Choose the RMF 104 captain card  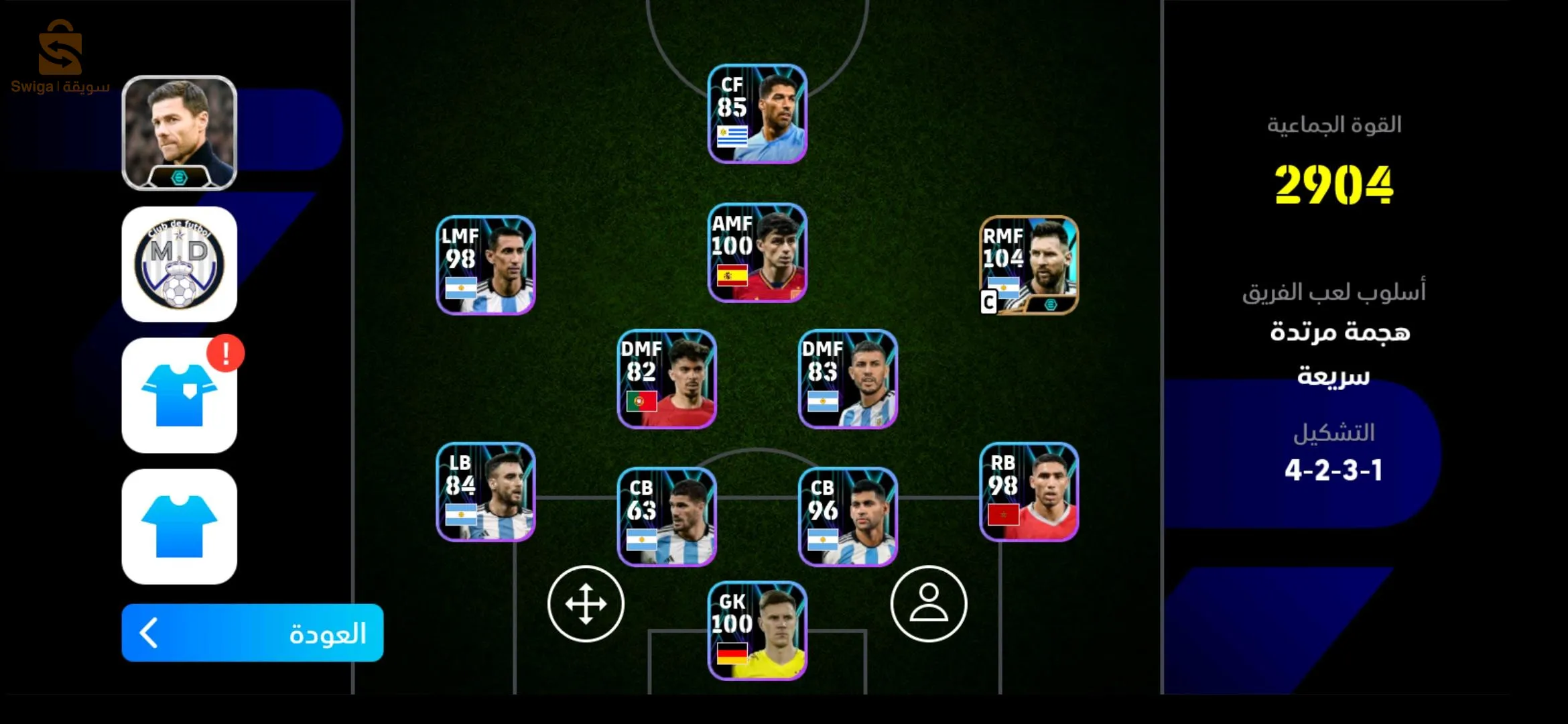tap(1029, 265)
